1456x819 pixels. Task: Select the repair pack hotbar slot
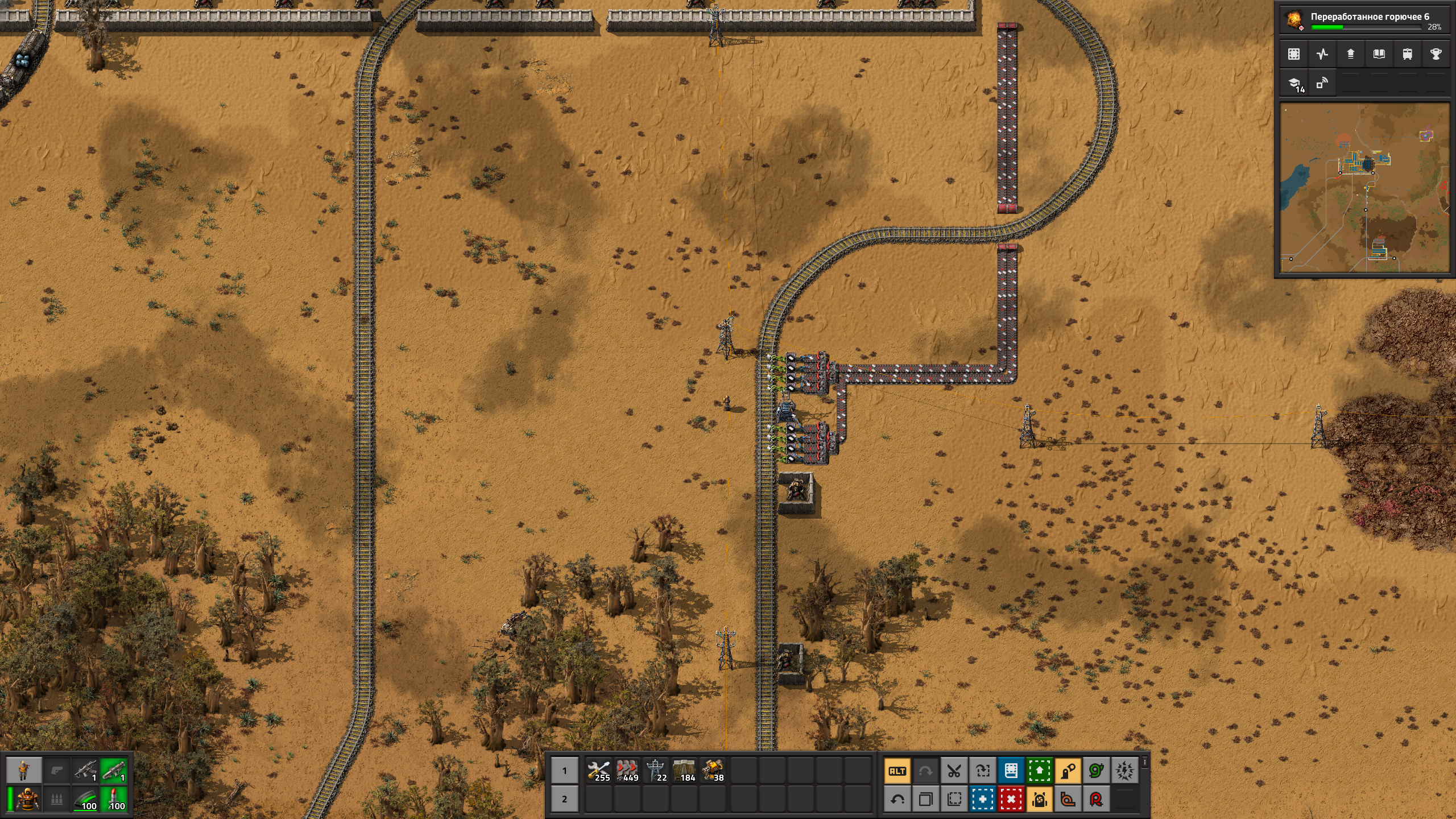pos(599,771)
